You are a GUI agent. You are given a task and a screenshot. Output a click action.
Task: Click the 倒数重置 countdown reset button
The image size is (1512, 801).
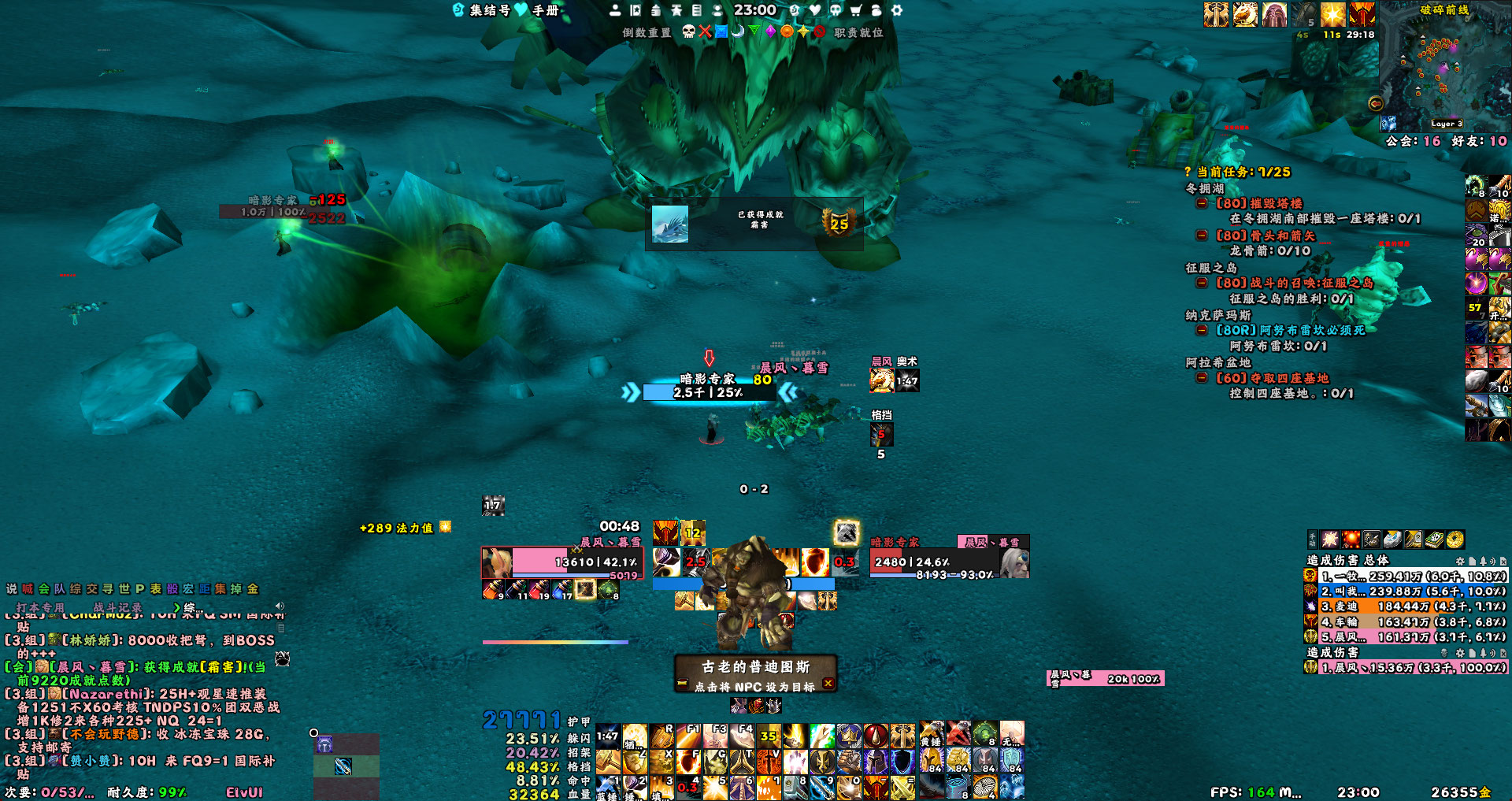647,32
